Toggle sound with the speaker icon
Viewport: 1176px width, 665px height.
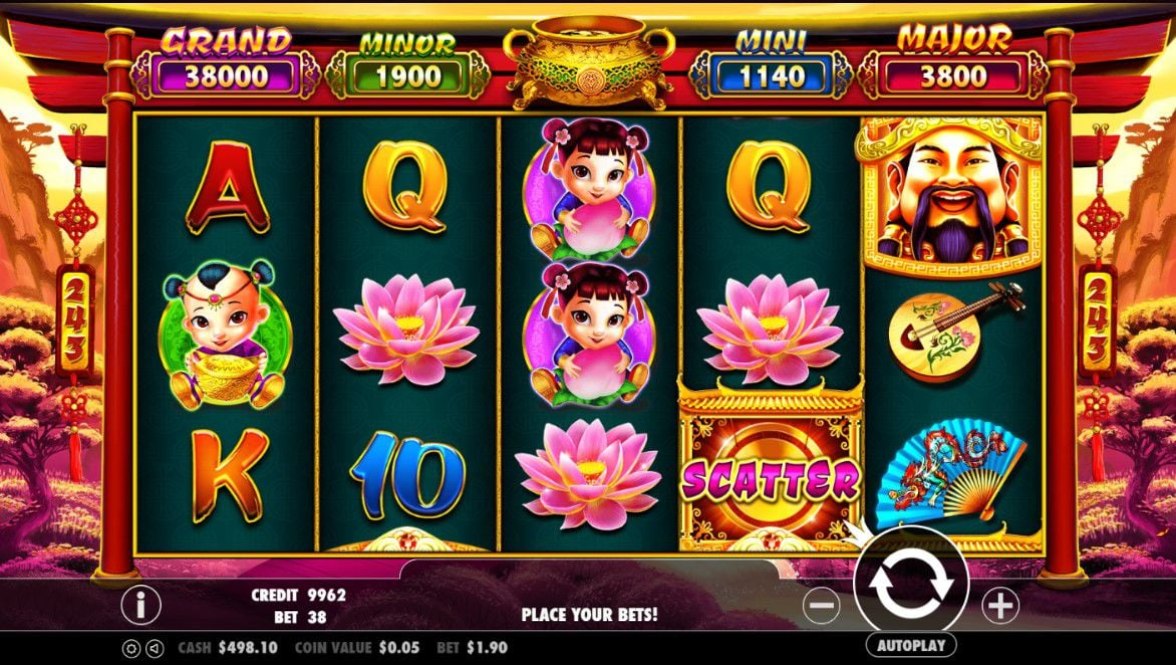click(x=153, y=648)
